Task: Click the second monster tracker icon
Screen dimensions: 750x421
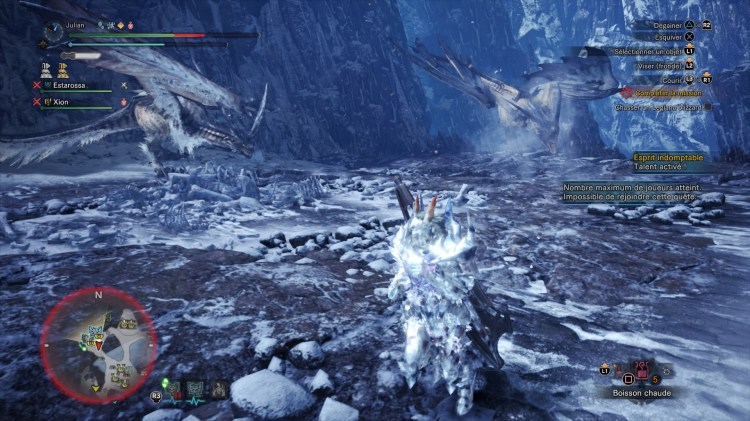Action: pos(196,389)
